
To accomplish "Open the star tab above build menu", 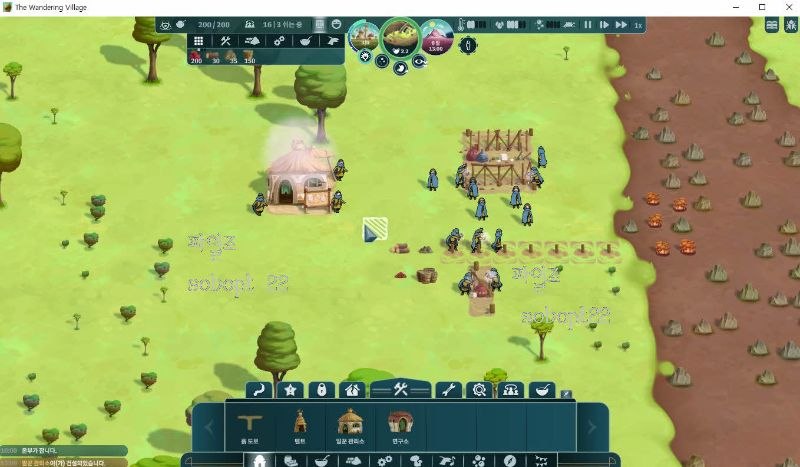I will [291, 390].
